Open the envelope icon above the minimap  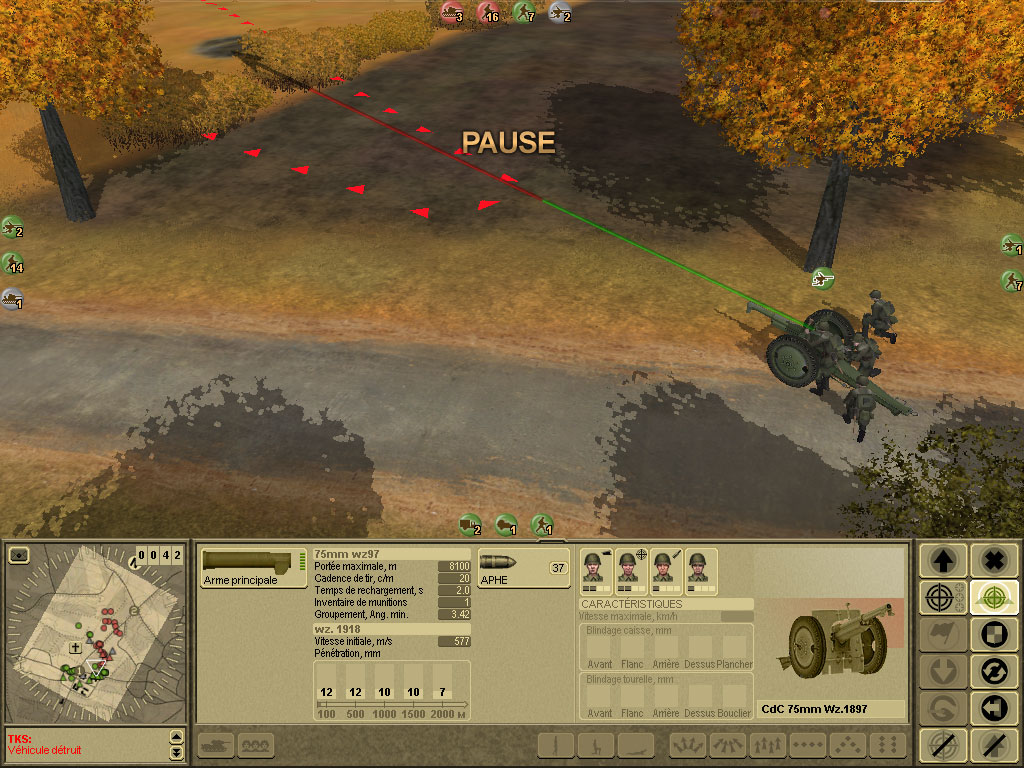pyautogui.click(x=19, y=554)
